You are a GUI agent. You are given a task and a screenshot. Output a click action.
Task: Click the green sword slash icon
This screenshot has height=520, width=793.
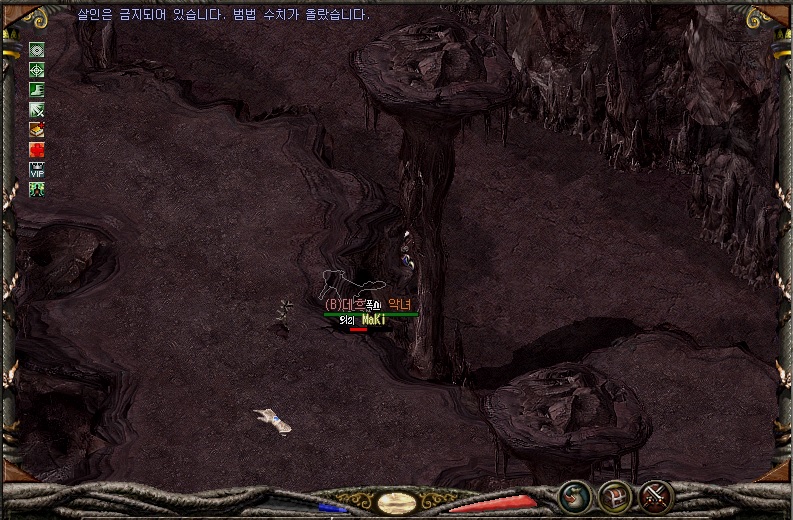[x=37, y=110]
